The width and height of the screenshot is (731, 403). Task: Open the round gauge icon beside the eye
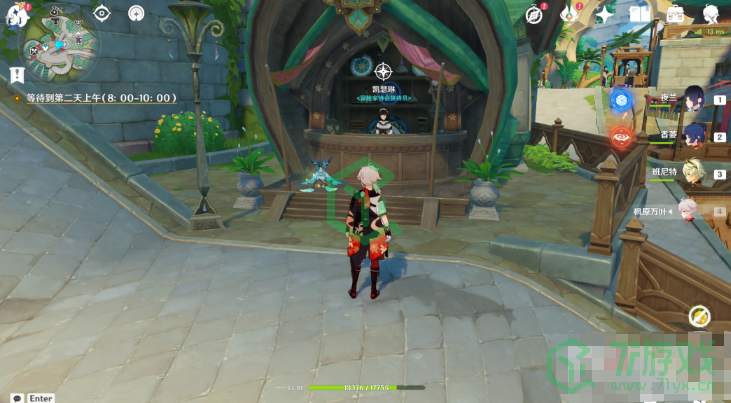[136, 13]
